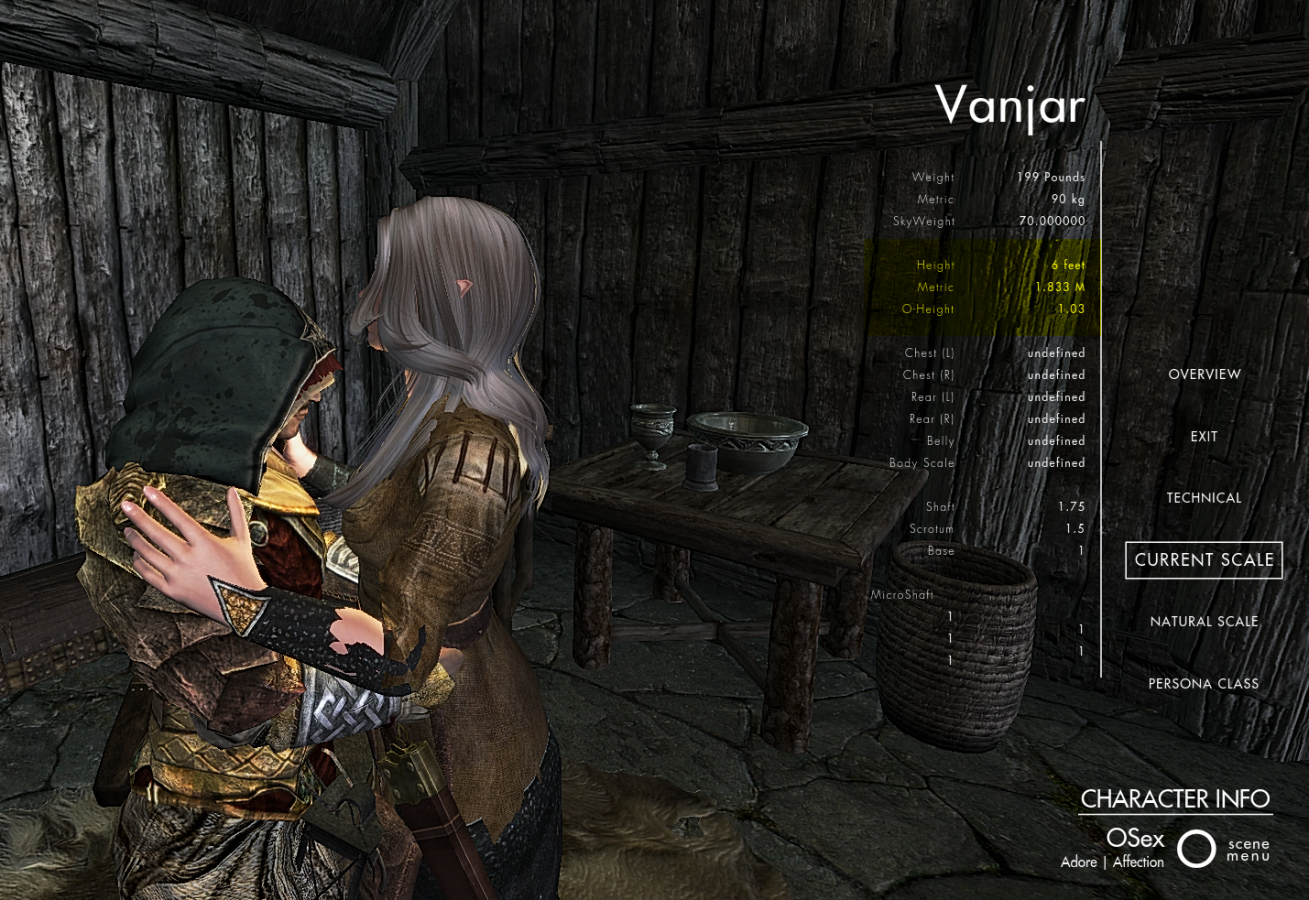Adjust the Shaft value of 1.75

(x=1073, y=506)
